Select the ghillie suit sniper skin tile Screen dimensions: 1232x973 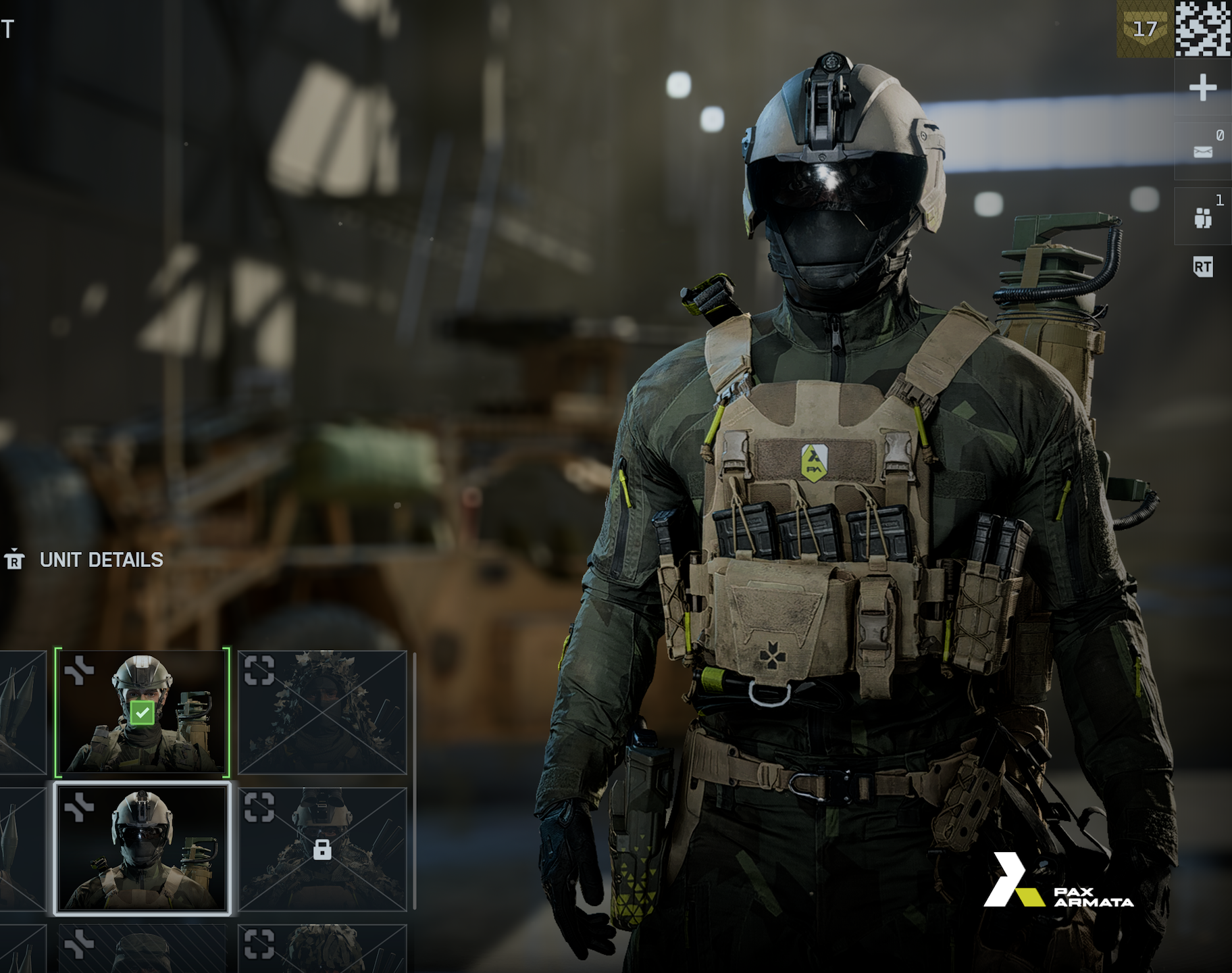point(322,712)
